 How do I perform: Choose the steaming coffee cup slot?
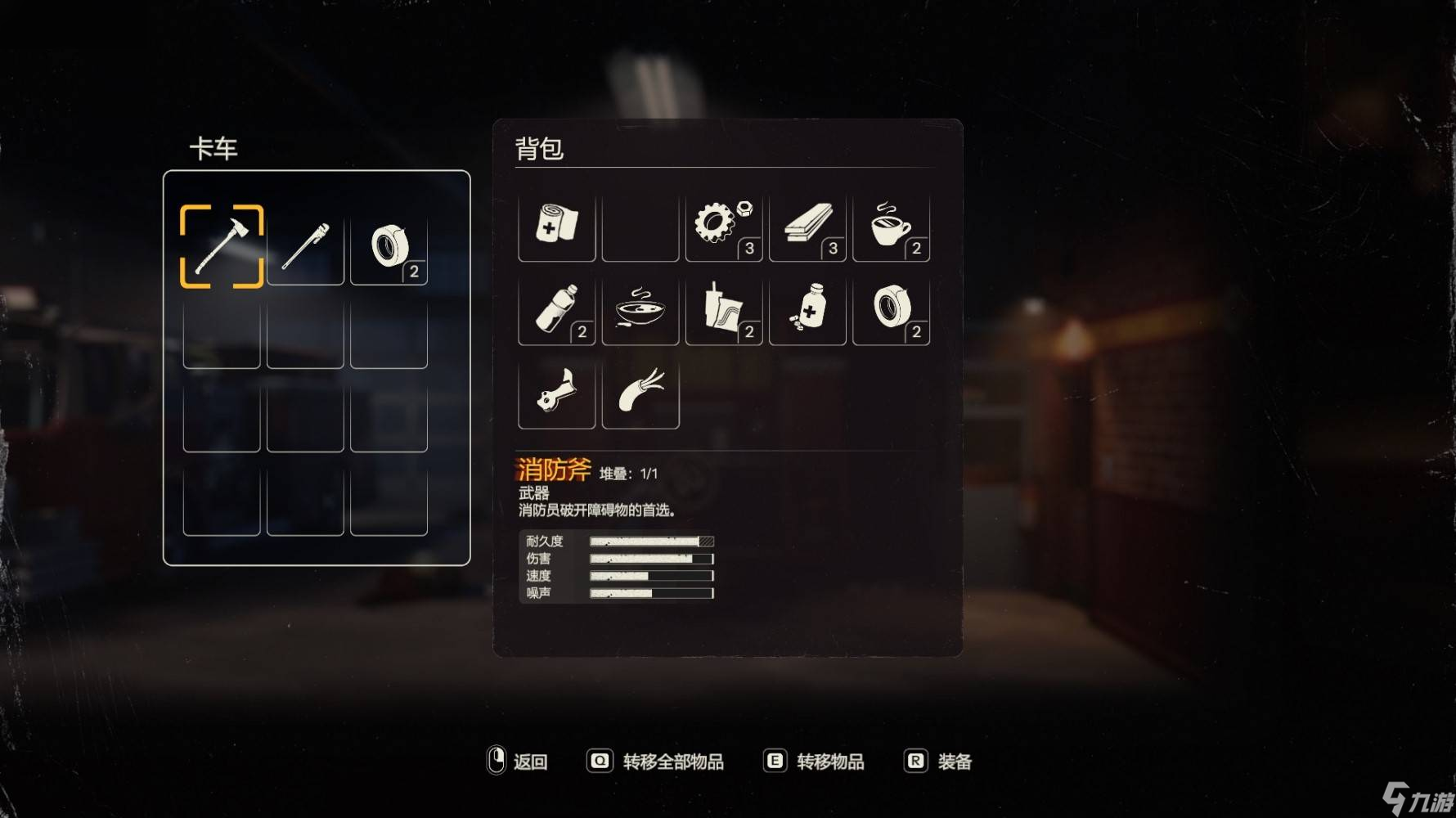891,225
